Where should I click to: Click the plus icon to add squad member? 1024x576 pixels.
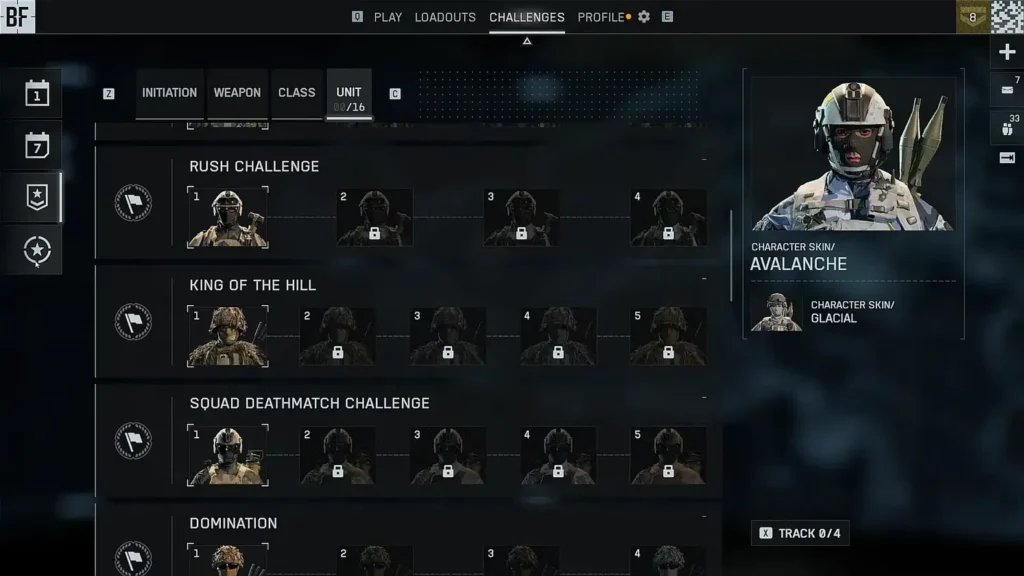pos(1007,52)
